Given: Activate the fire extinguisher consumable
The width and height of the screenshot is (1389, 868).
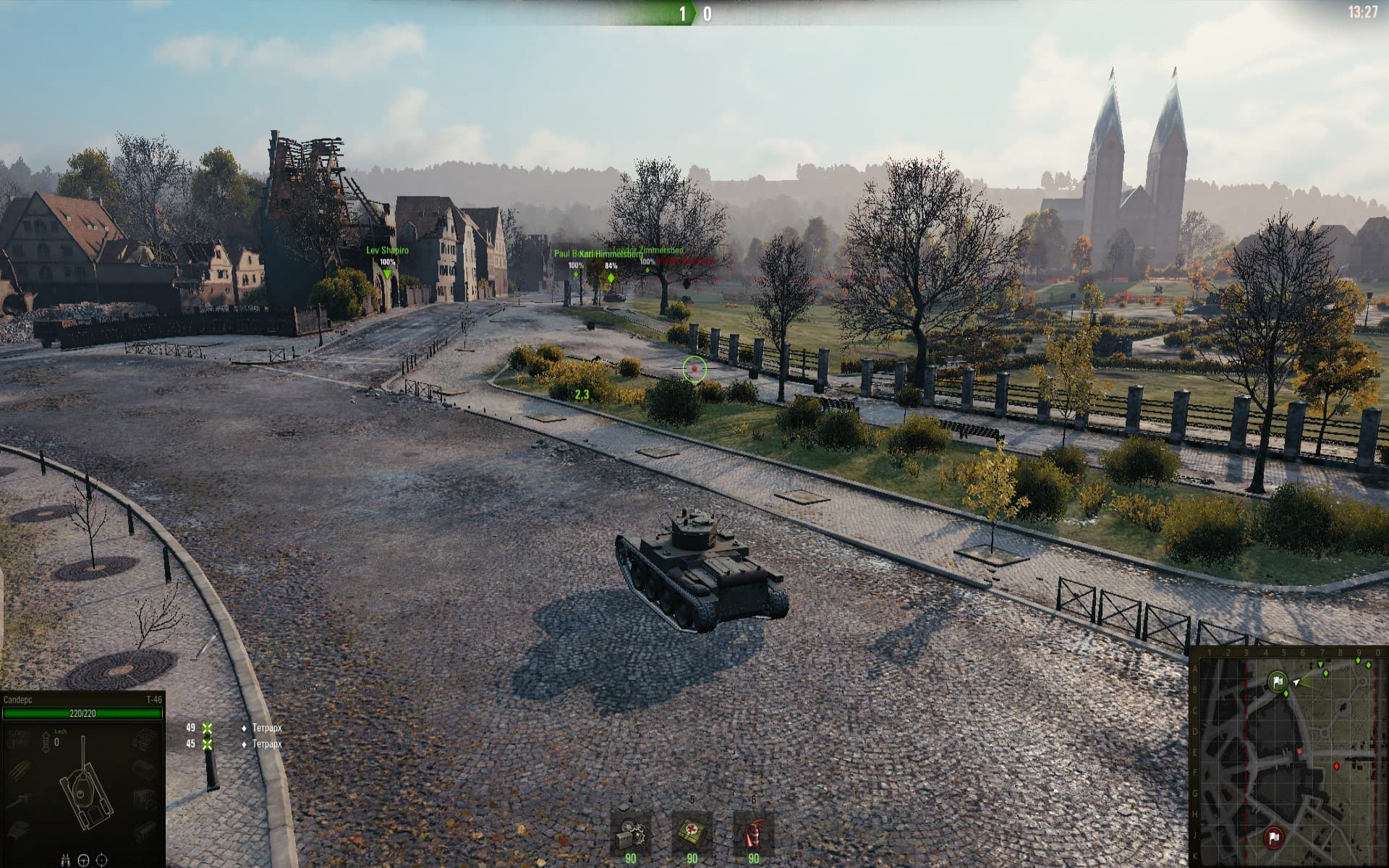Looking at the screenshot, I should [753, 835].
